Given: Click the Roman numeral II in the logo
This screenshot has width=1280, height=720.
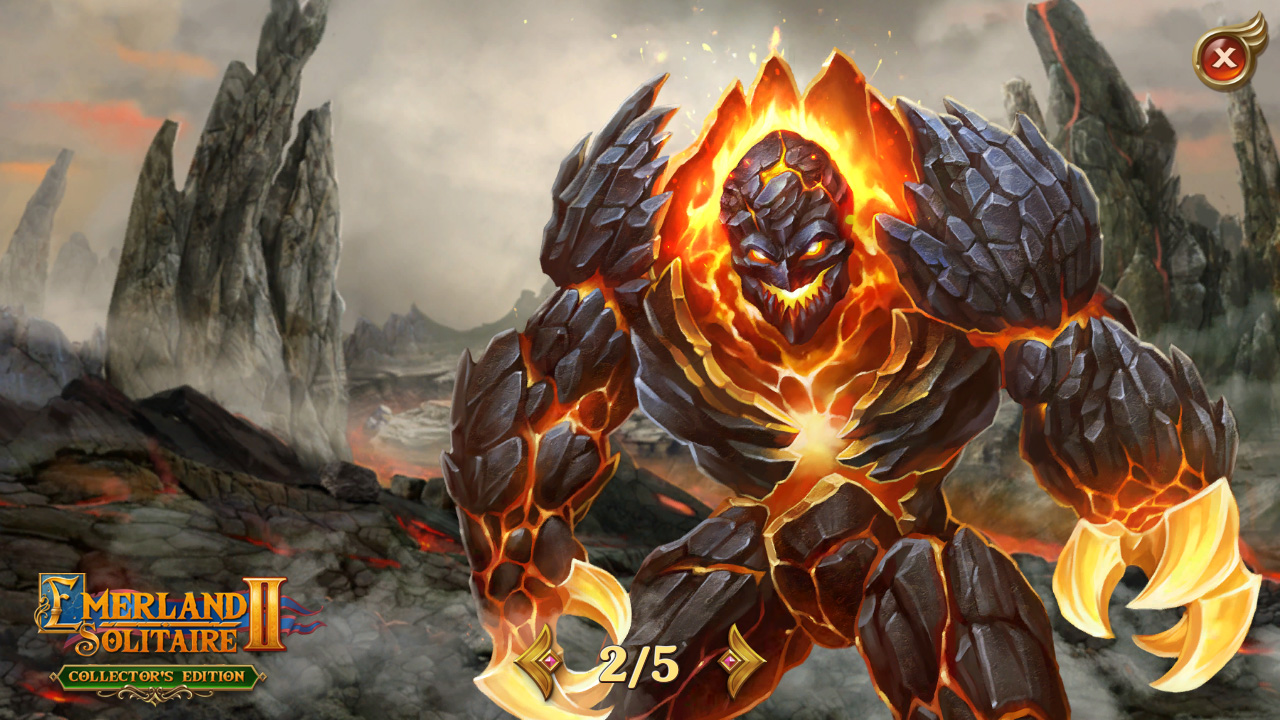Looking at the screenshot, I should click(x=265, y=612).
